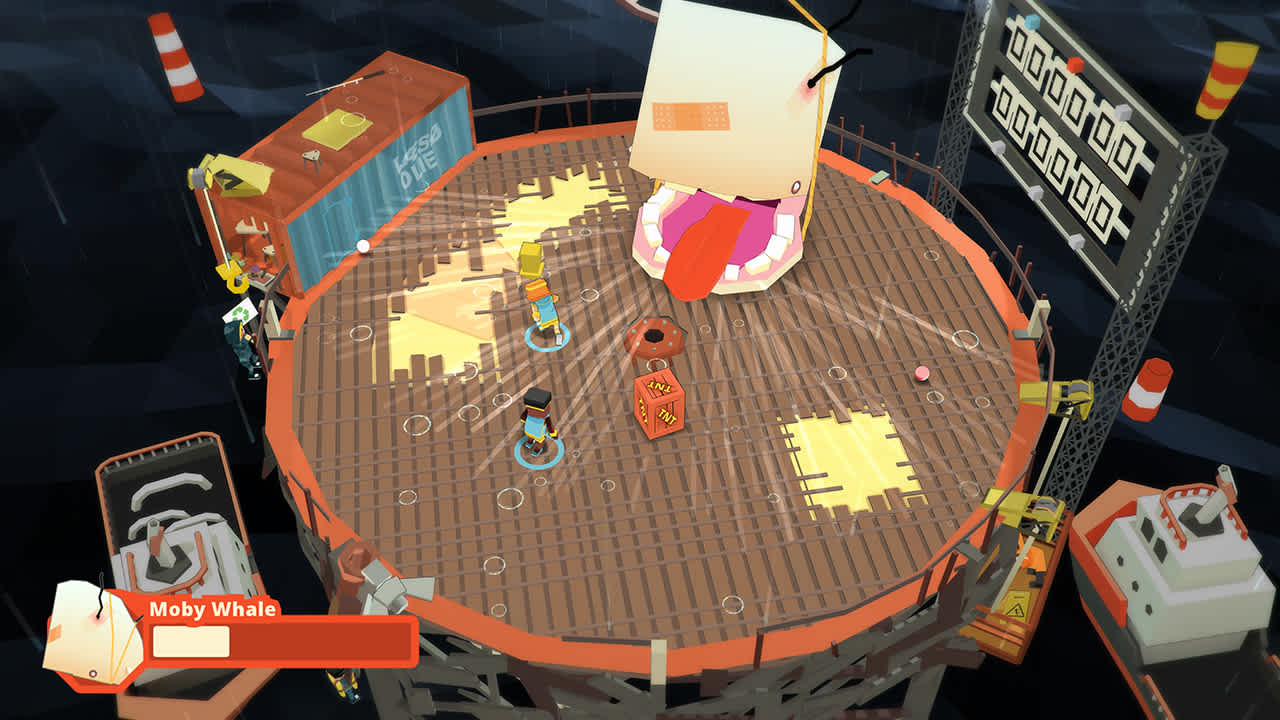Screen dimensions: 1280x720
Task: Toggle the blue cube on the scoreboard
Action: (x=1031, y=24)
